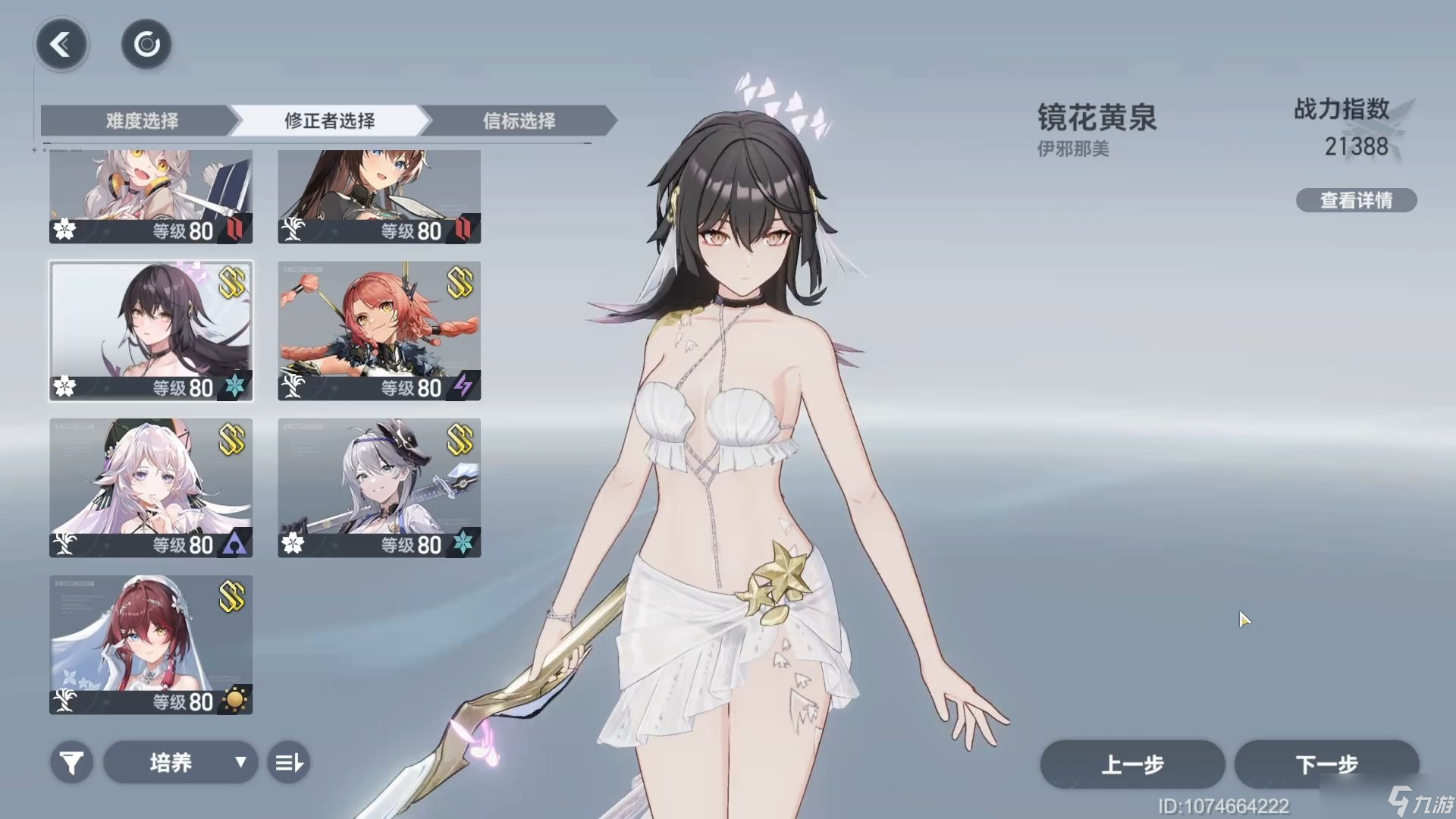The height and width of the screenshot is (819, 1456).
Task: Click the circular refresh icon
Action: [x=146, y=45]
